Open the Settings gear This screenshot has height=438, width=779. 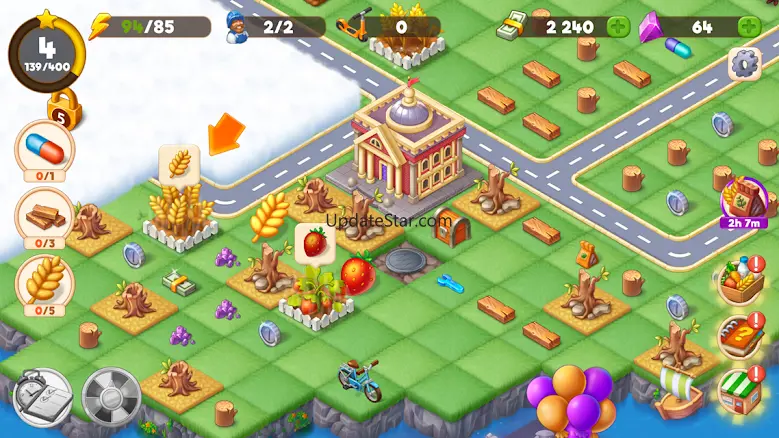[x=744, y=64]
